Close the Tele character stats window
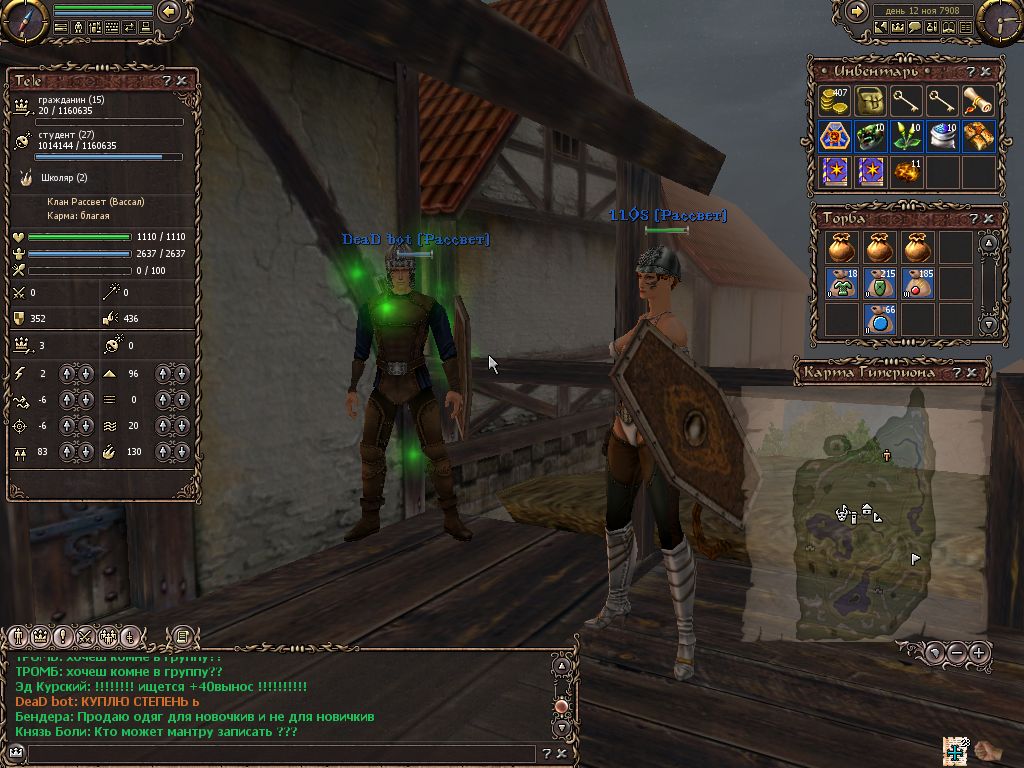This screenshot has width=1024, height=768. (x=182, y=80)
